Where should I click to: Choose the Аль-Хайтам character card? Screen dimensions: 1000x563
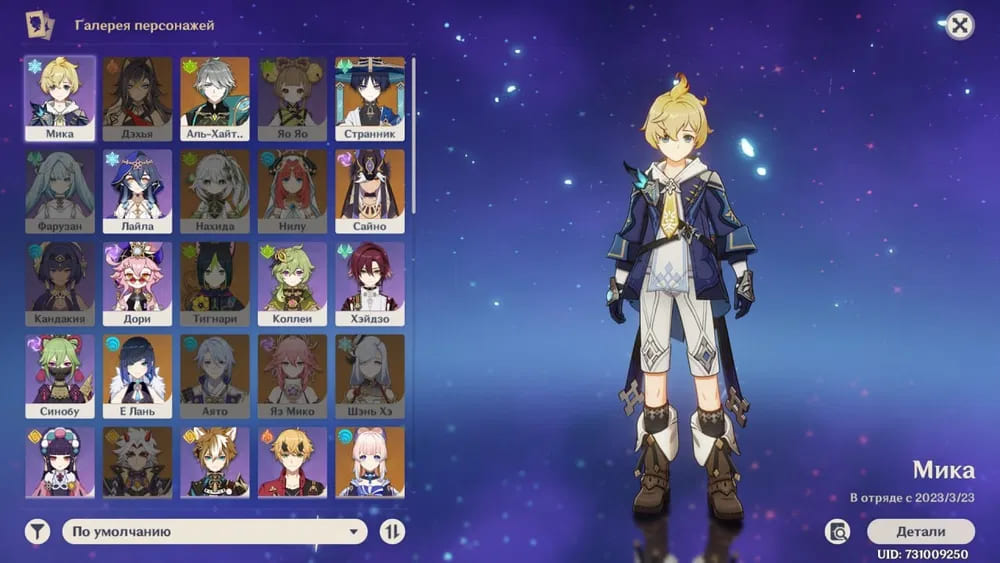215,98
